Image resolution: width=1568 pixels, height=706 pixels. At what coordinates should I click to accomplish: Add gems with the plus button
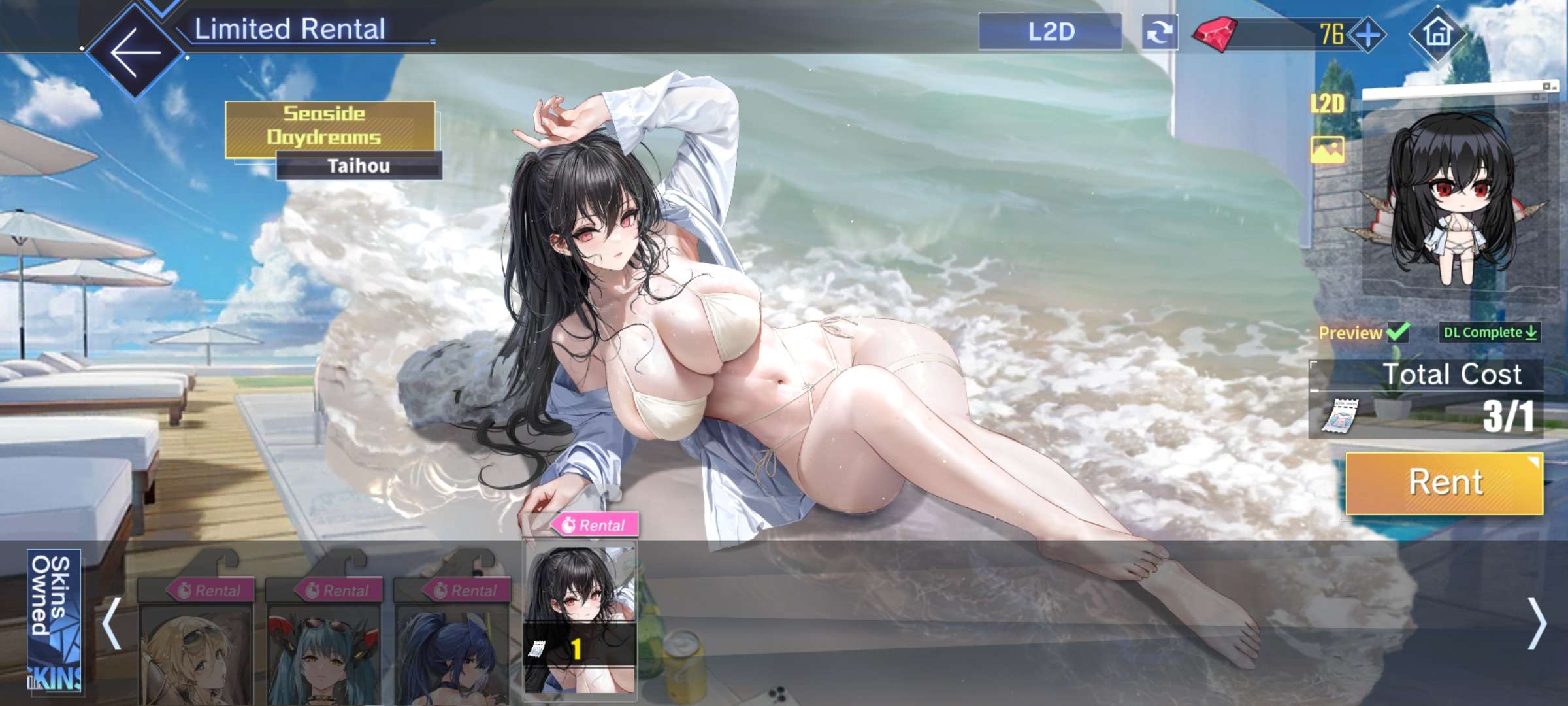(1369, 34)
